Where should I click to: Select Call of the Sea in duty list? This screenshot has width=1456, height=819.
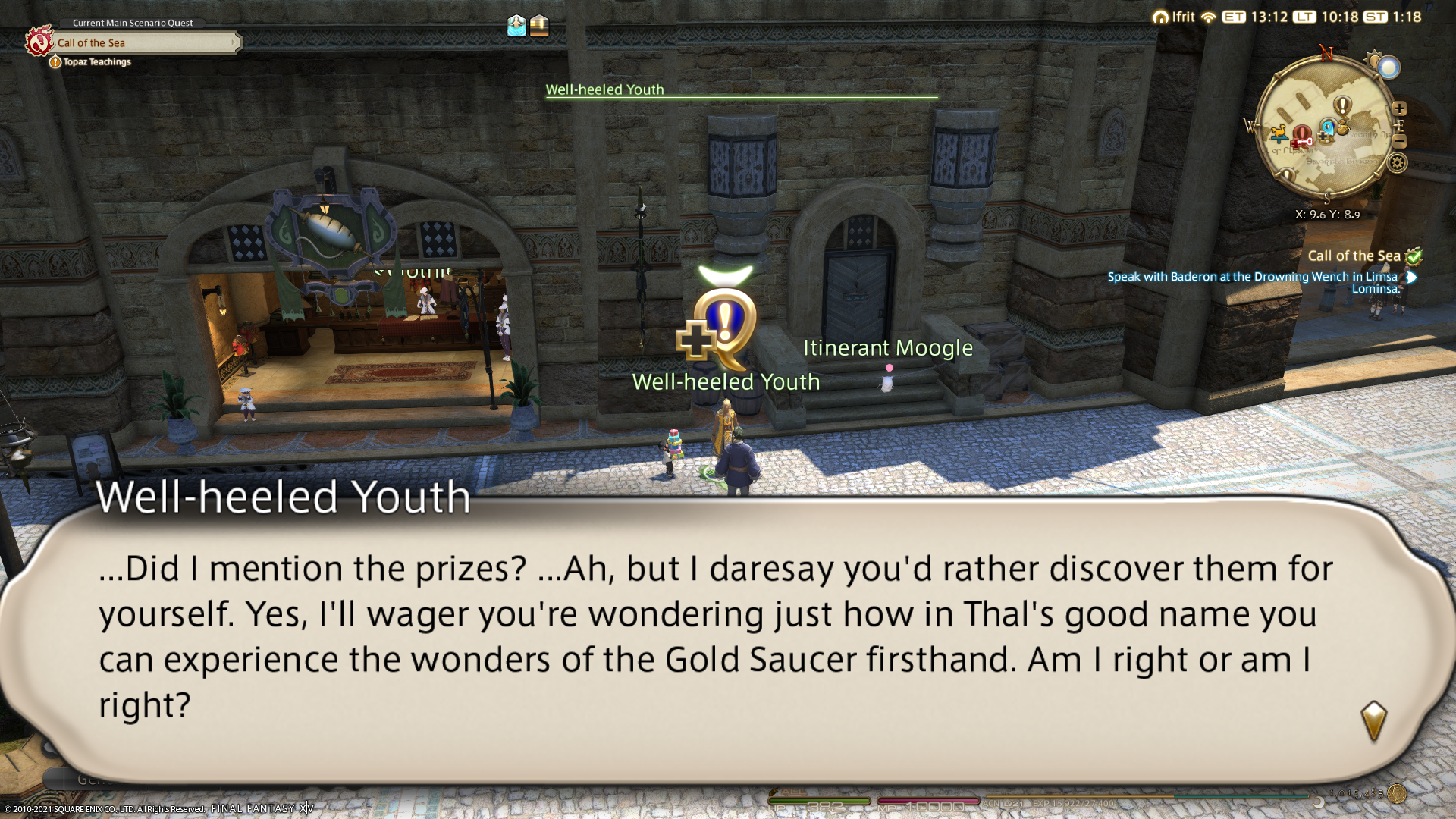point(1354,256)
